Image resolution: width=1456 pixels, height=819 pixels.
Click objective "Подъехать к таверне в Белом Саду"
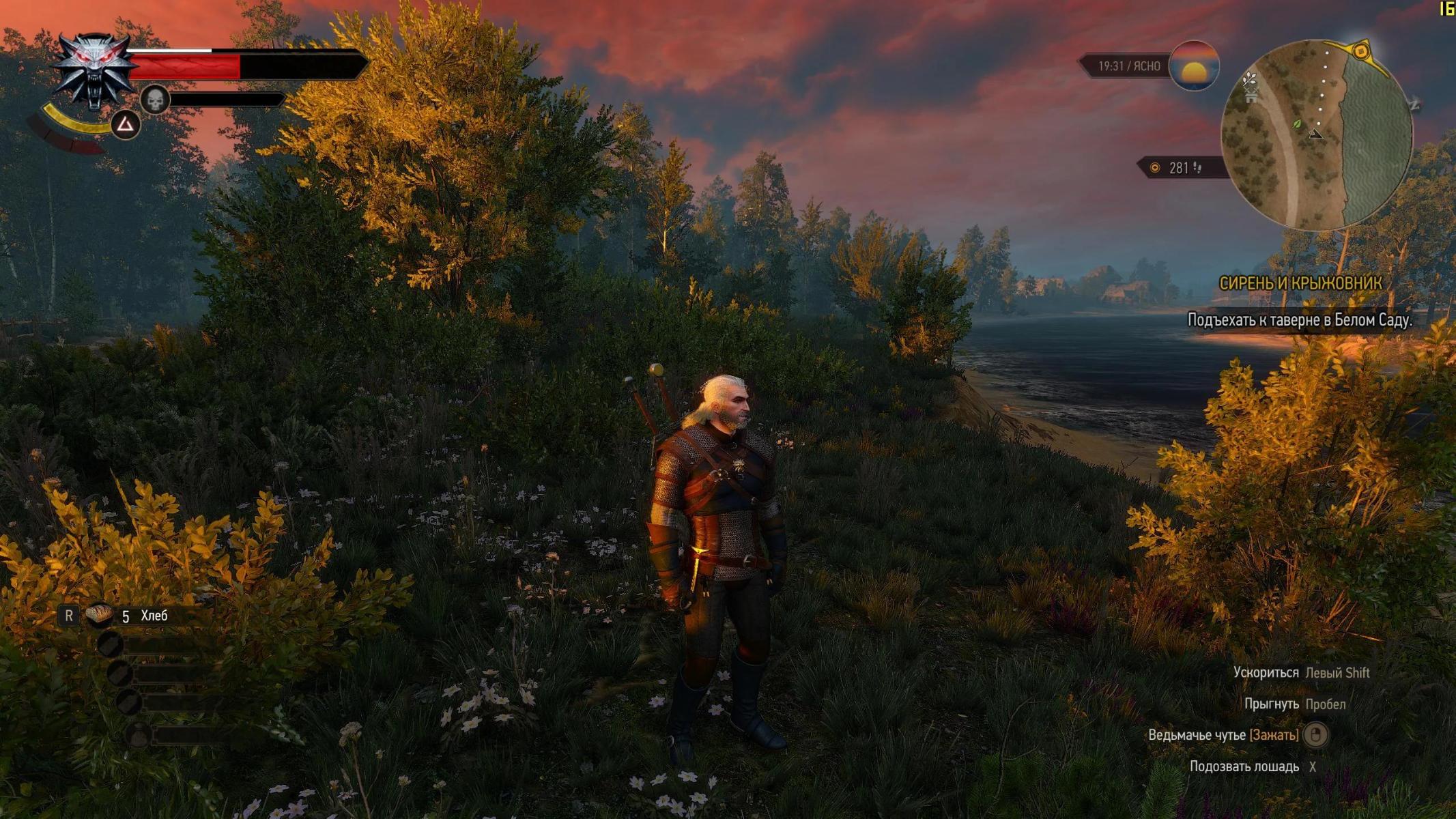pyautogui.click(x=1299, y=320)
